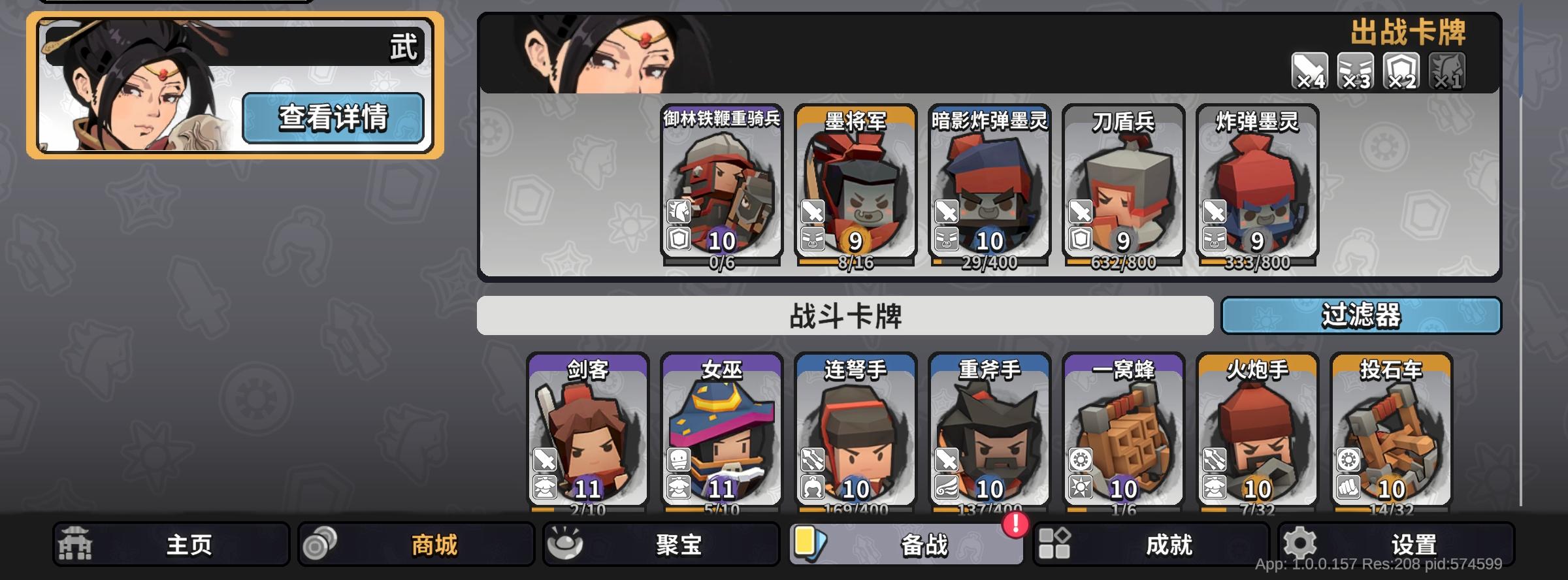Toggle the sword ×4 card type filter

point(1310,69)
